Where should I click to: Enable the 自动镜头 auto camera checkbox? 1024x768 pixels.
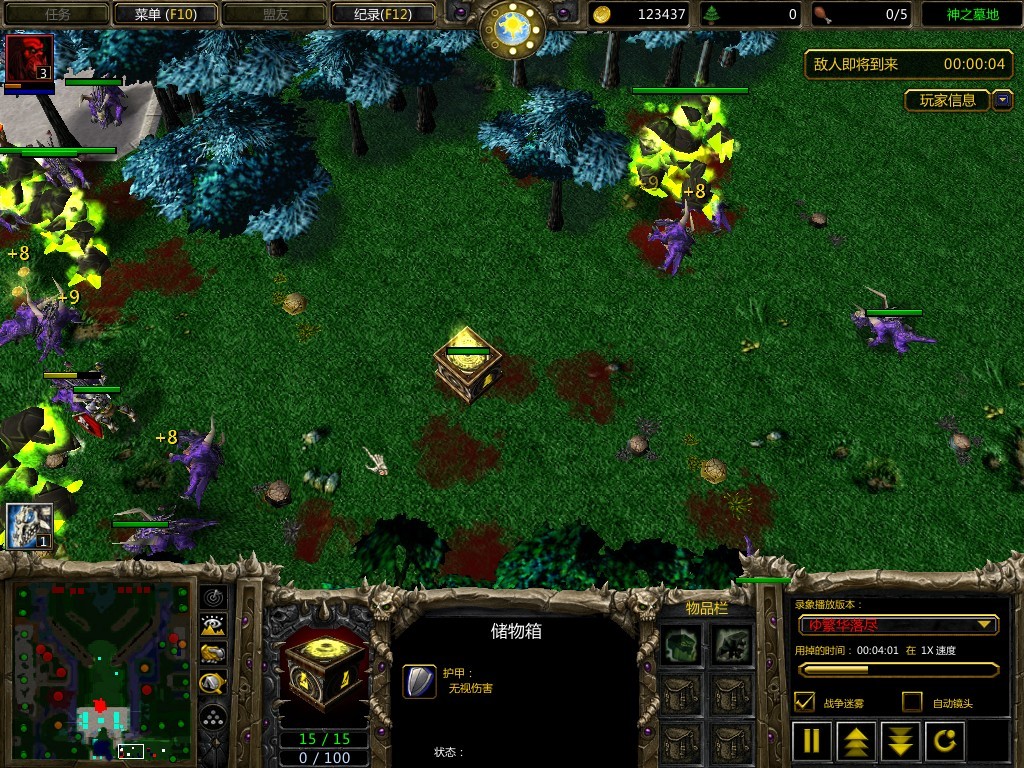[912, 702]
